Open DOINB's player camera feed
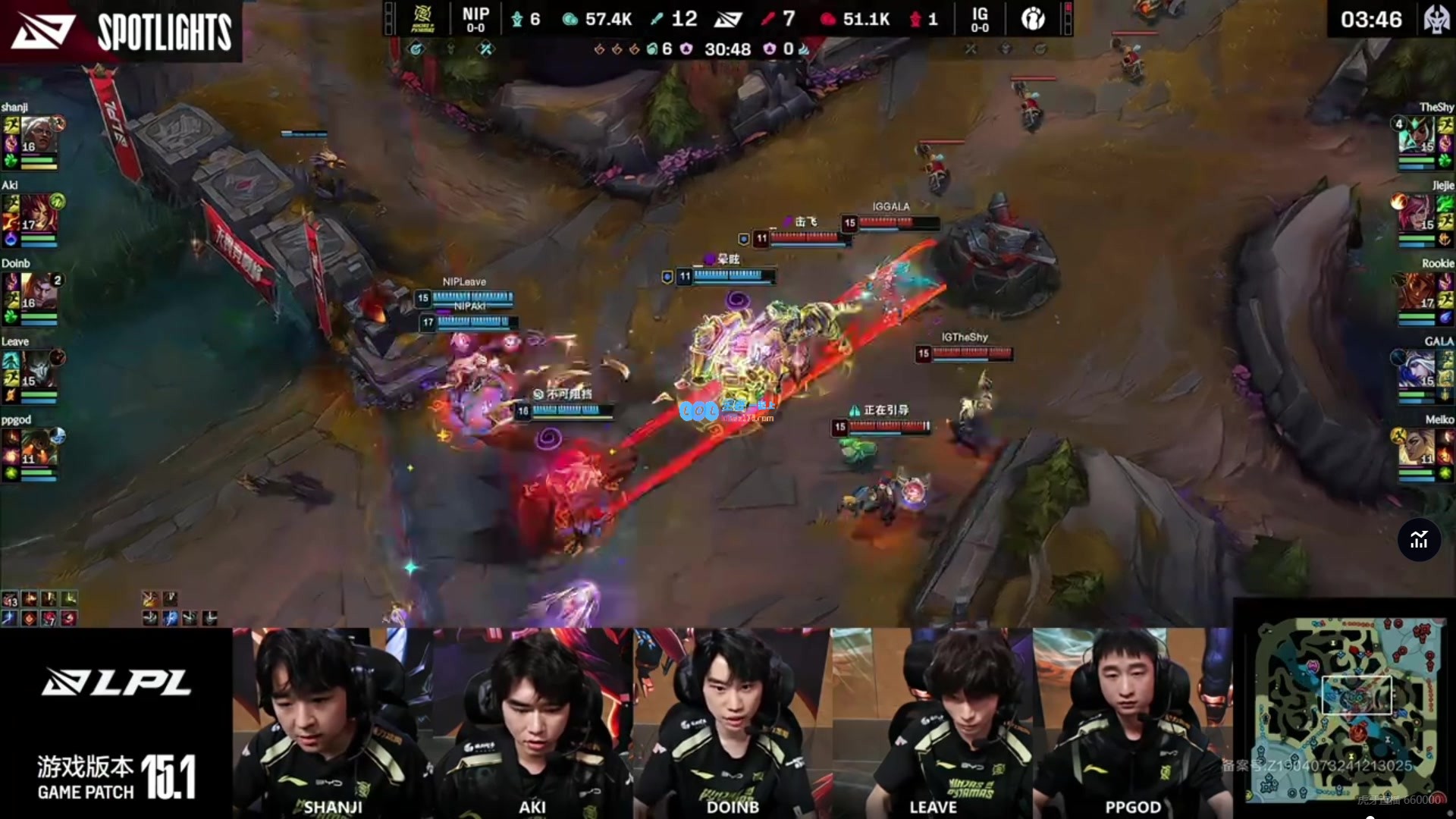 732,720
